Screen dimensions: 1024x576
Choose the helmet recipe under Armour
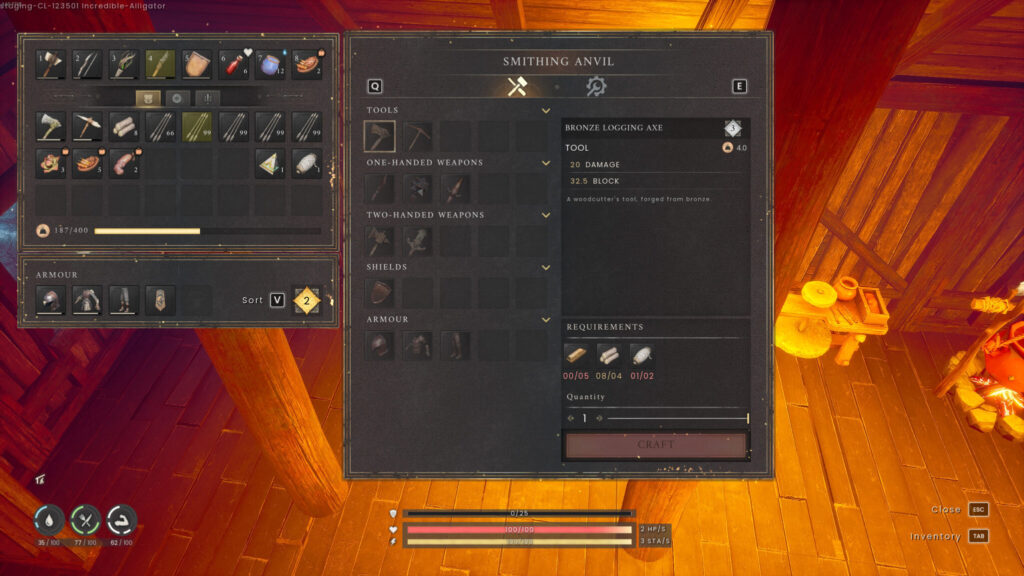(x=380, y=345)
